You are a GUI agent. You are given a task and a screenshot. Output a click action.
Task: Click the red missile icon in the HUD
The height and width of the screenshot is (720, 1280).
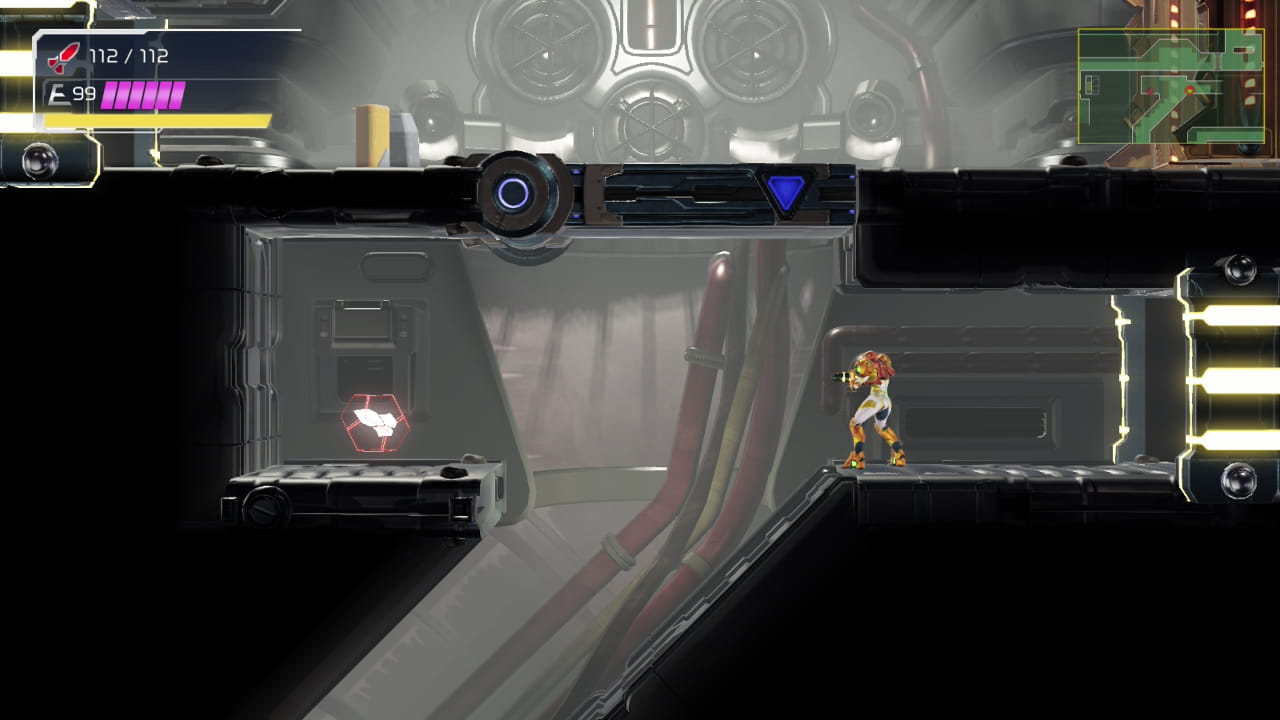click(x=65, y=58)
